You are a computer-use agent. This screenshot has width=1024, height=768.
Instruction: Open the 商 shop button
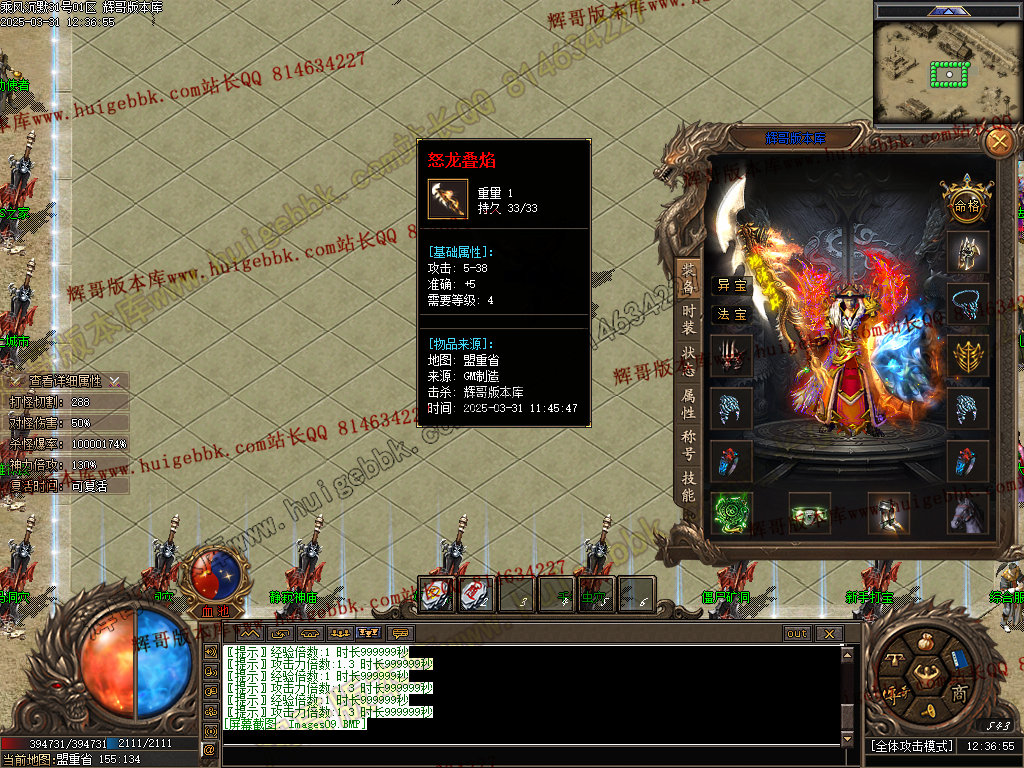[x=959, y=693]
